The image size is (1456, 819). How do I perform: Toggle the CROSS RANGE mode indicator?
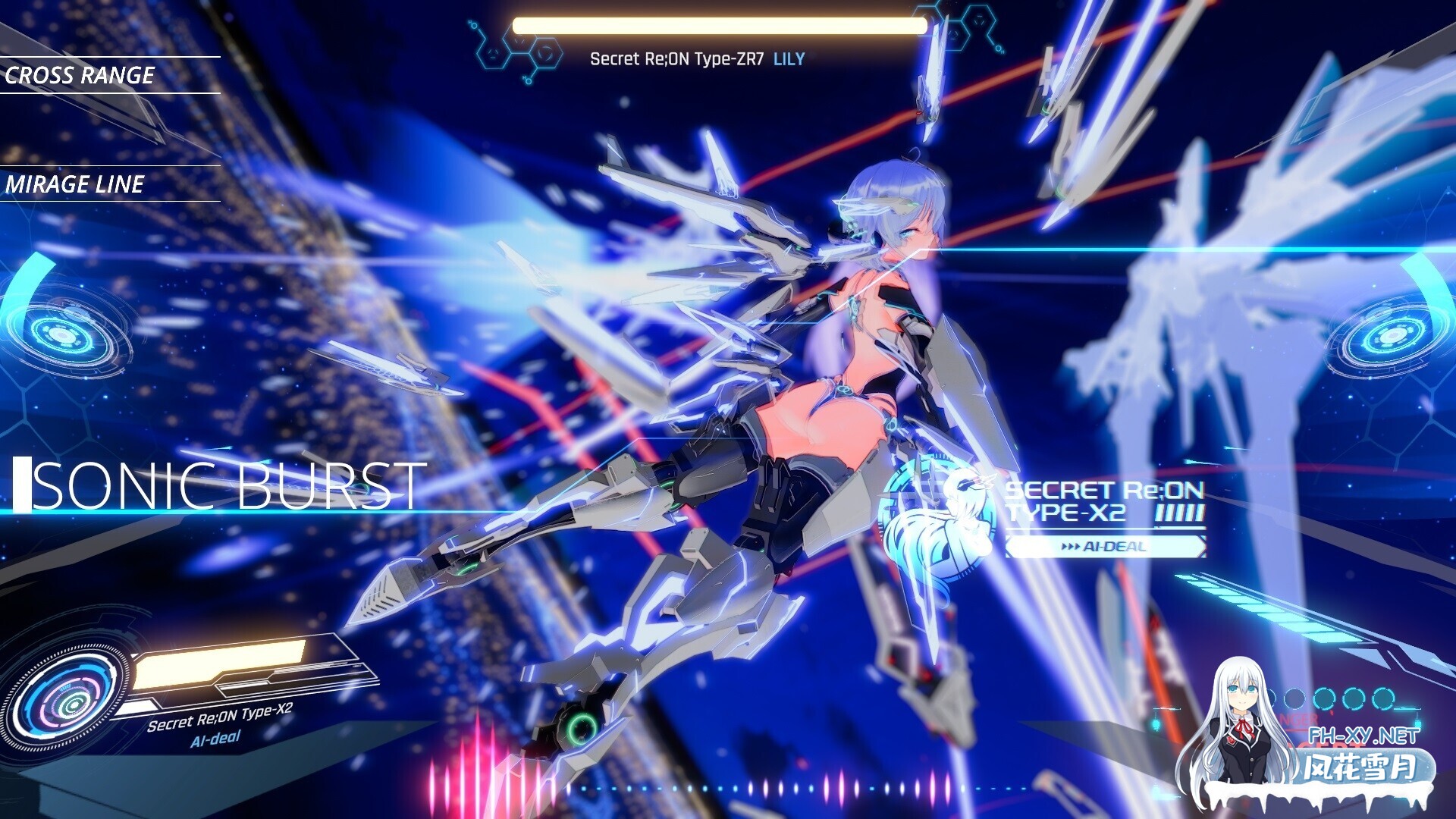tap(80, 75)
